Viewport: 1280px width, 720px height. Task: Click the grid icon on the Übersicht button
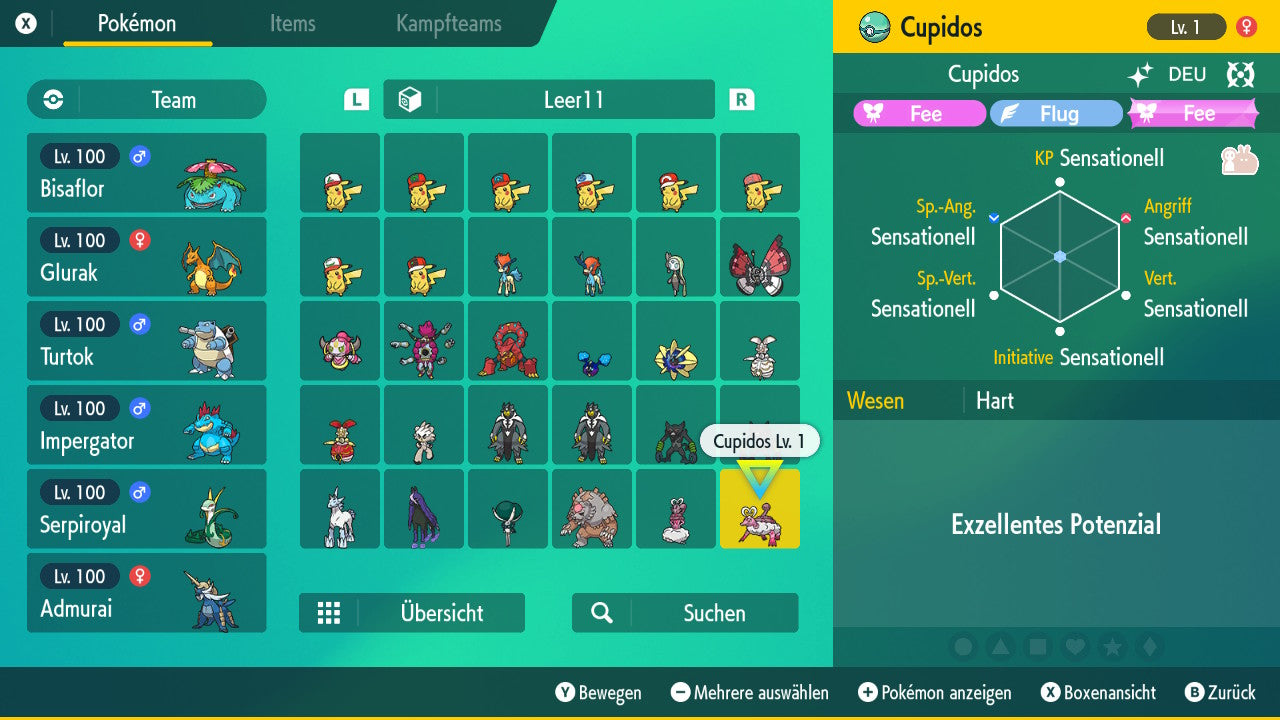pyautogui.click(x=330, y=613)
